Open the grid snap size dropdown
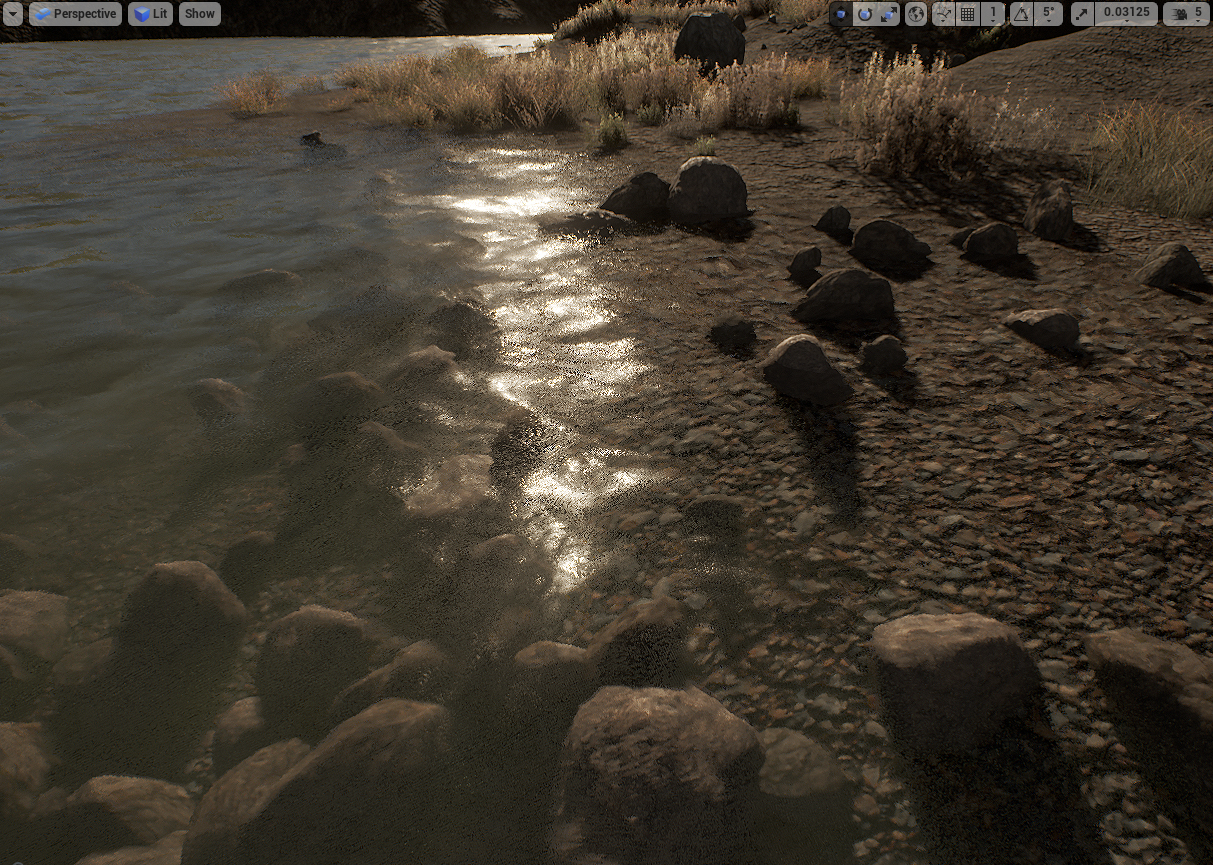Image resolution: width=1213 pixels, height=865 pixels. click(x=993, y=14)
